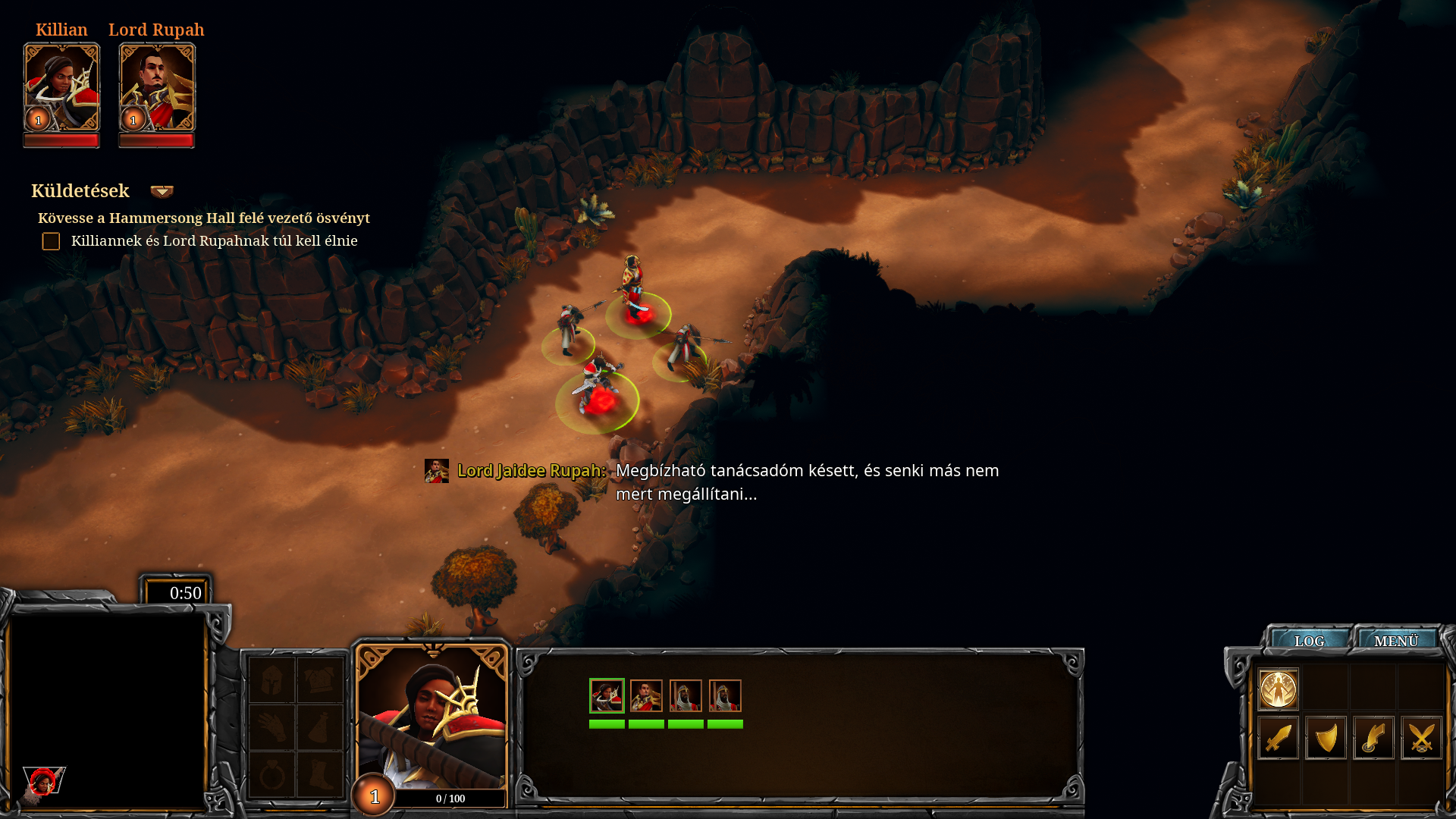Click the minimap
This screenshot has height=819, width=1456.
point(108,711)
